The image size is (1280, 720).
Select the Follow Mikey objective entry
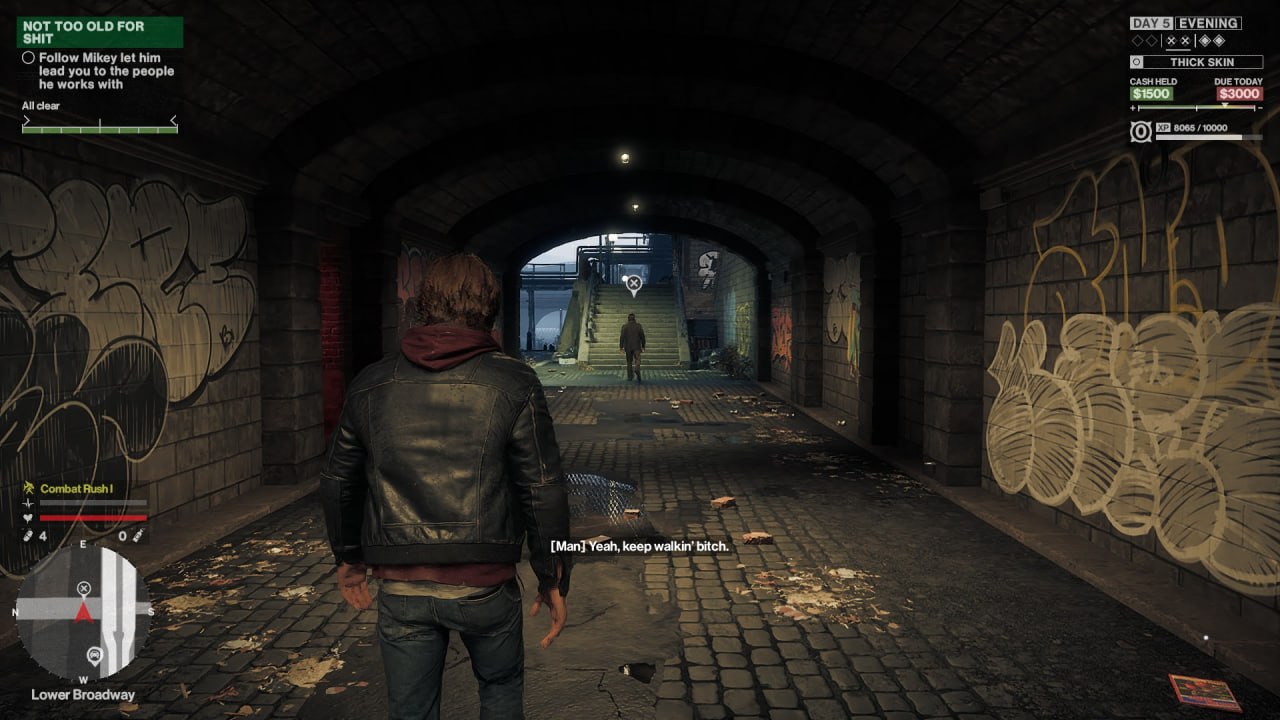click(x=98, y=71)
